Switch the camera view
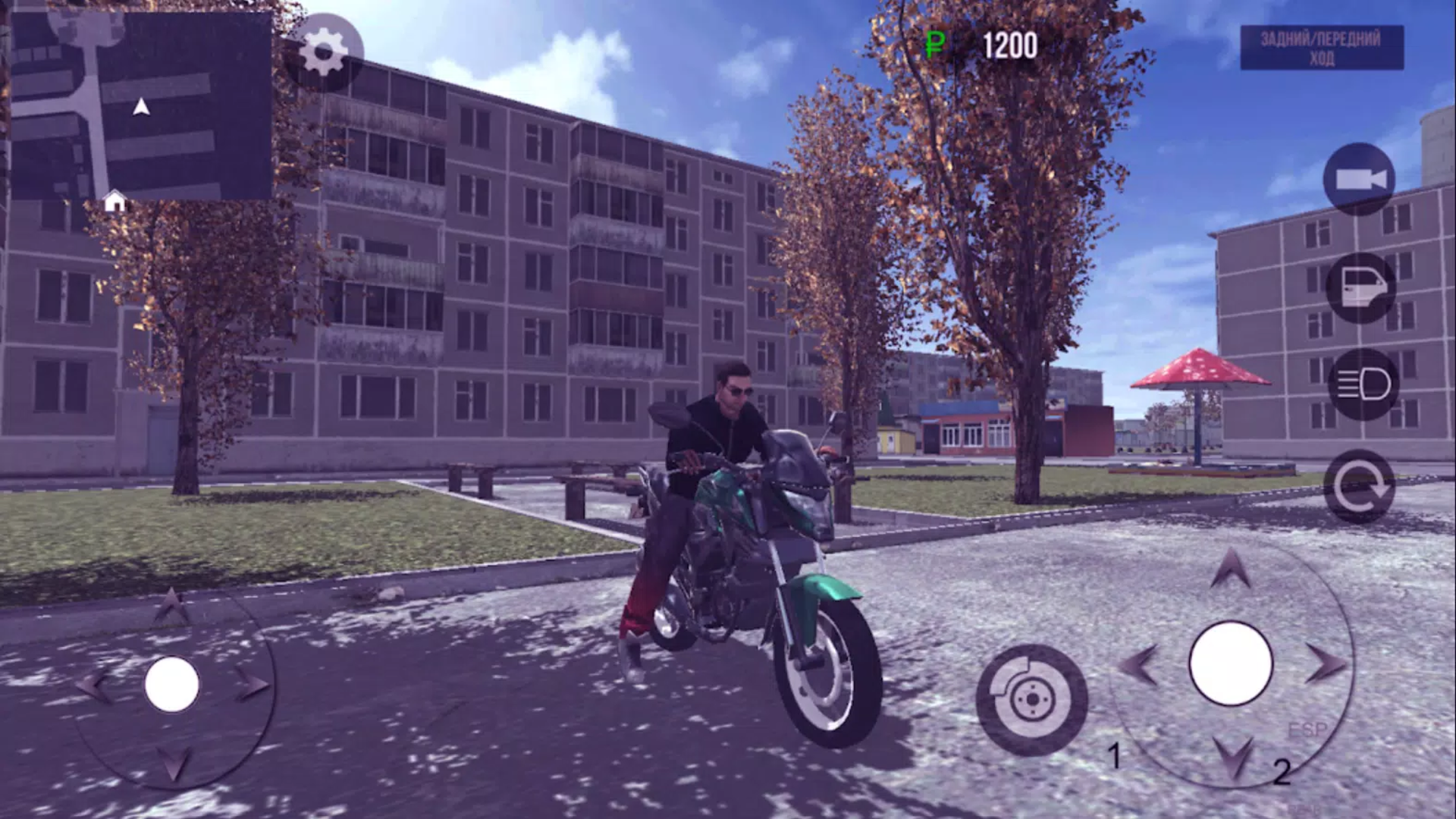 [1361, 180]
